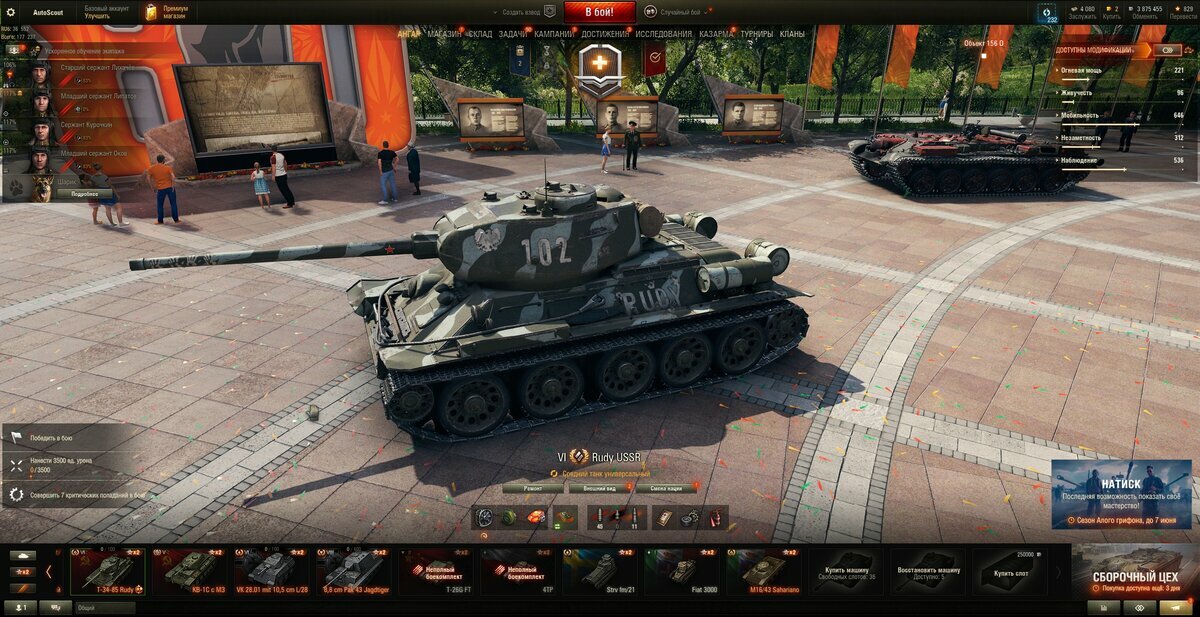
Task: Show the Достижения tab
Action: pos(605,34)
